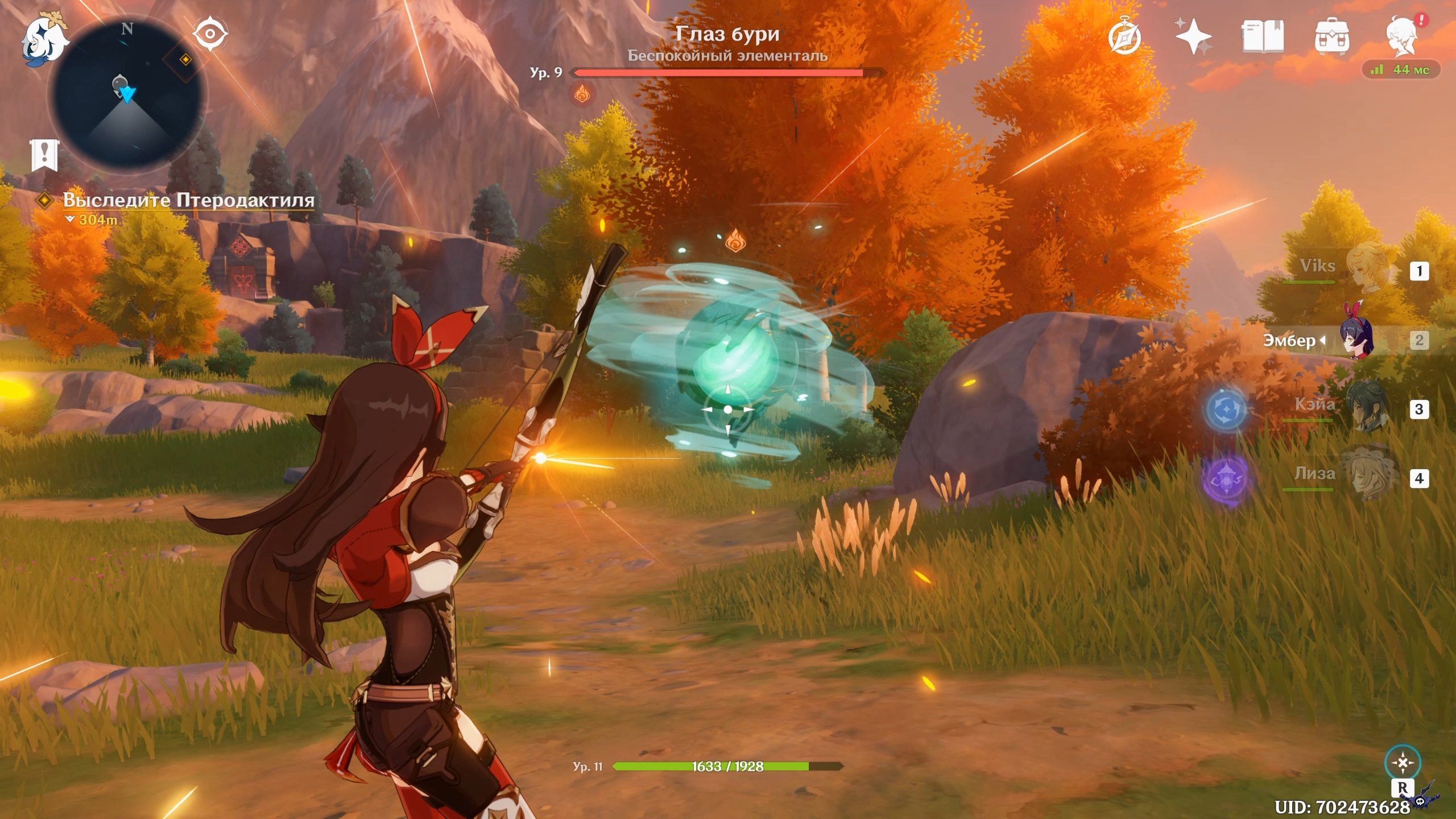
Task: Open the quest log exclamation banner
Action: pyautogui.click(x=44, y=154)
